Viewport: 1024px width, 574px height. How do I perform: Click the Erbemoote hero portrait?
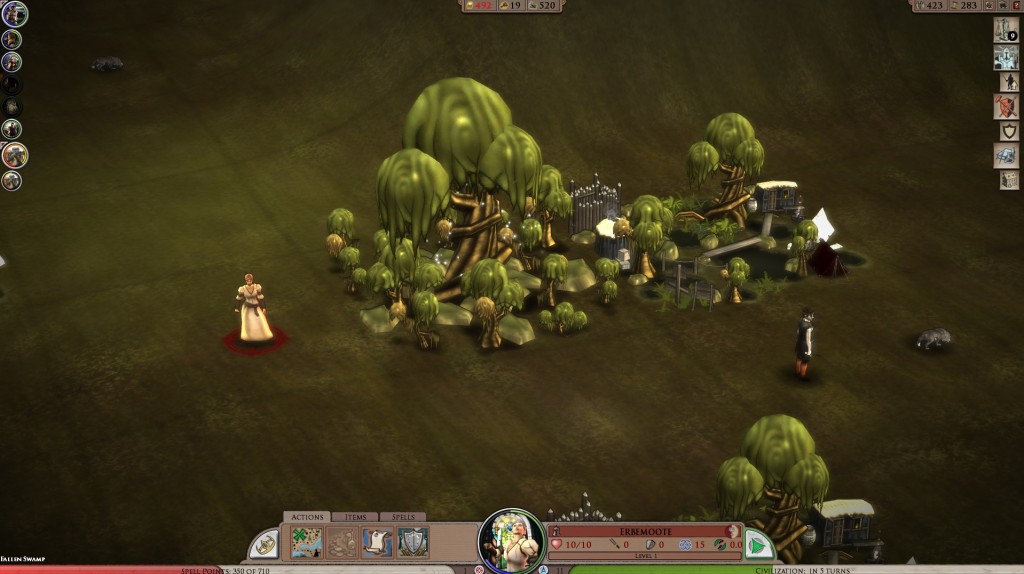[x=511, y=541]
